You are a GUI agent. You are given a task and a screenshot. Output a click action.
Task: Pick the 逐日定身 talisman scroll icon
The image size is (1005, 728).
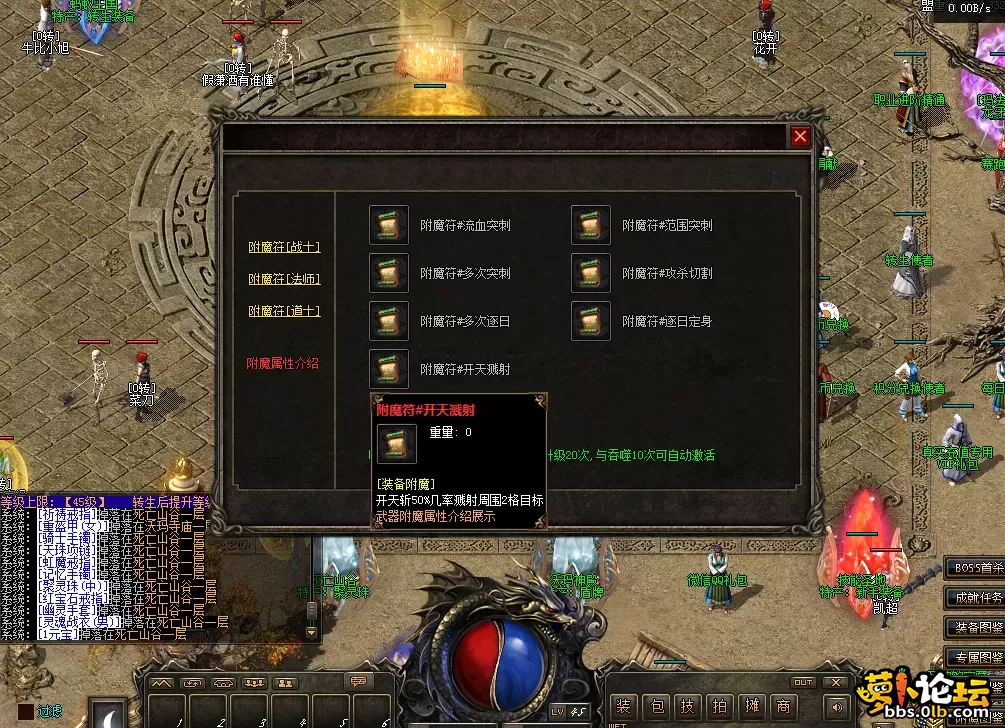591,321
